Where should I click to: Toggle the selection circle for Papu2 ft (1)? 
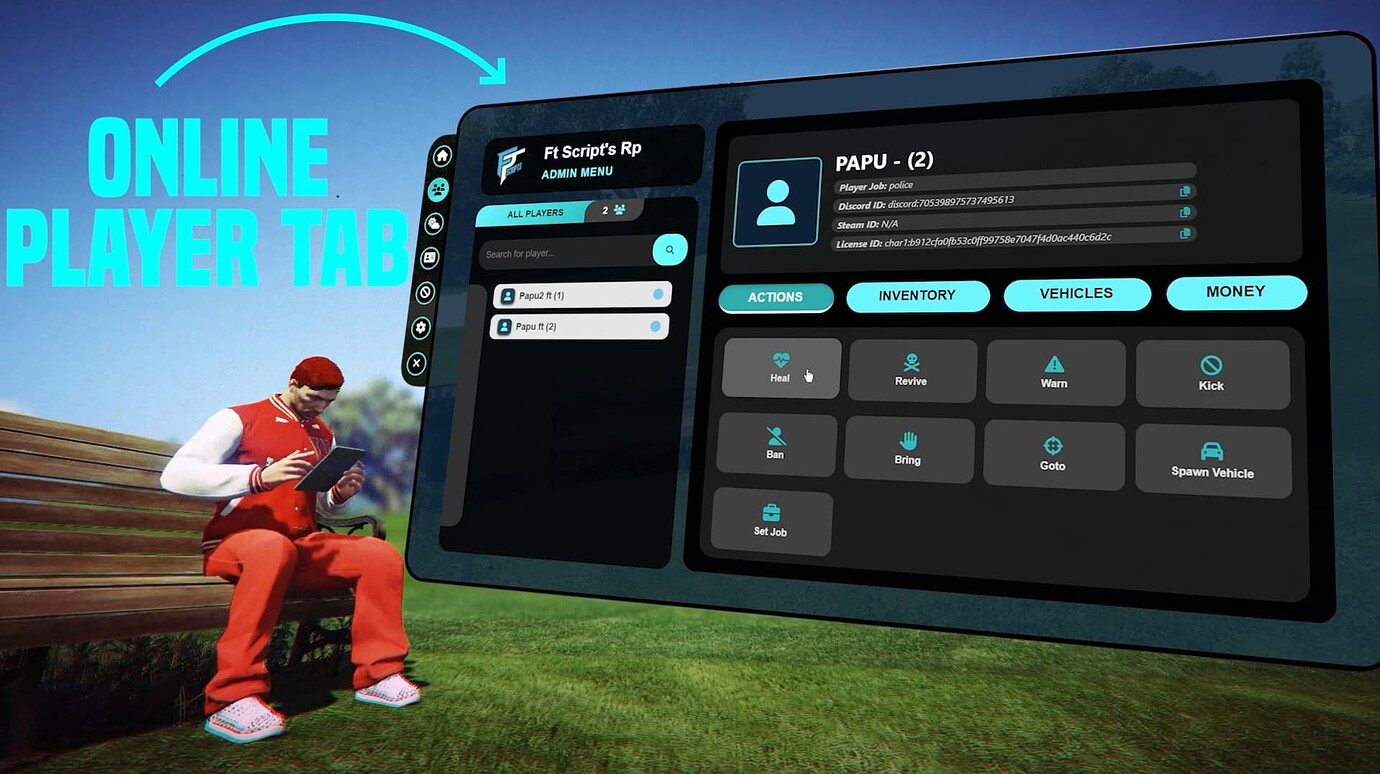(659, 295)
